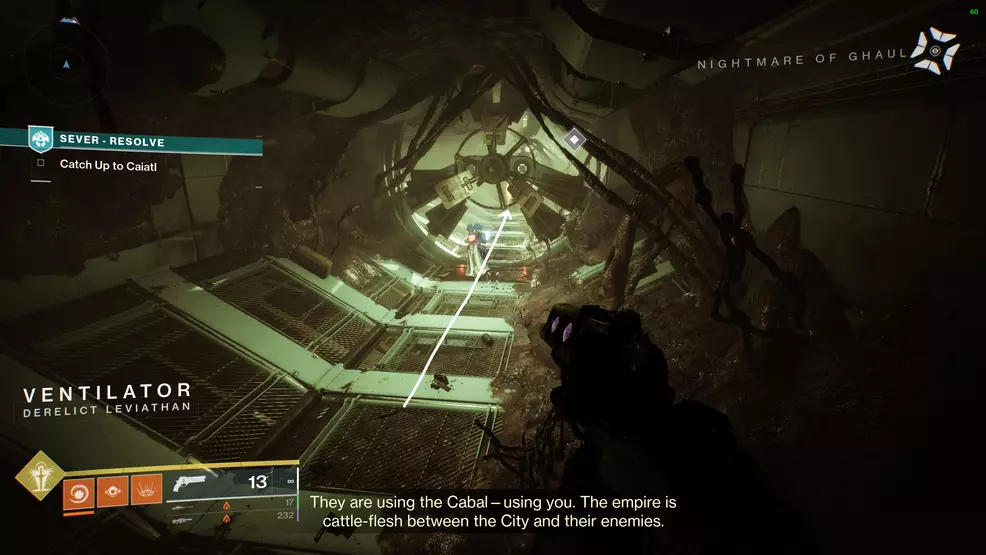Screen dimensions: 986x555
Task: Click the Ghost icon beside Nightmare of Ghaul
Action: [936, 51]
